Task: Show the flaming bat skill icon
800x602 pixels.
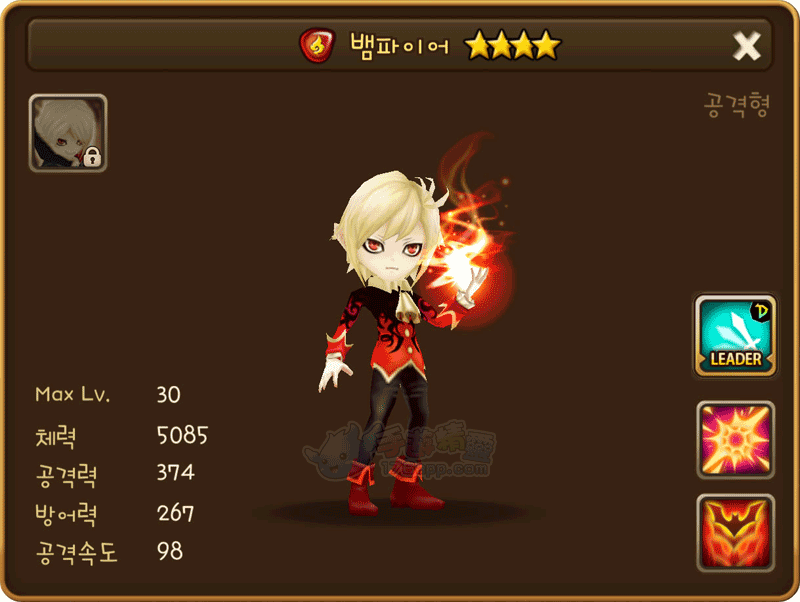Action: tap(735, 533)
